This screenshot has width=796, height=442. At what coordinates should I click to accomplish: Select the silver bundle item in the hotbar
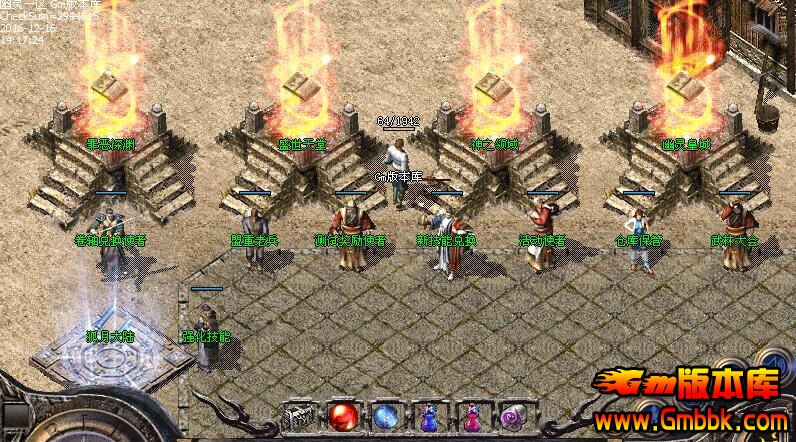[300, 416]
